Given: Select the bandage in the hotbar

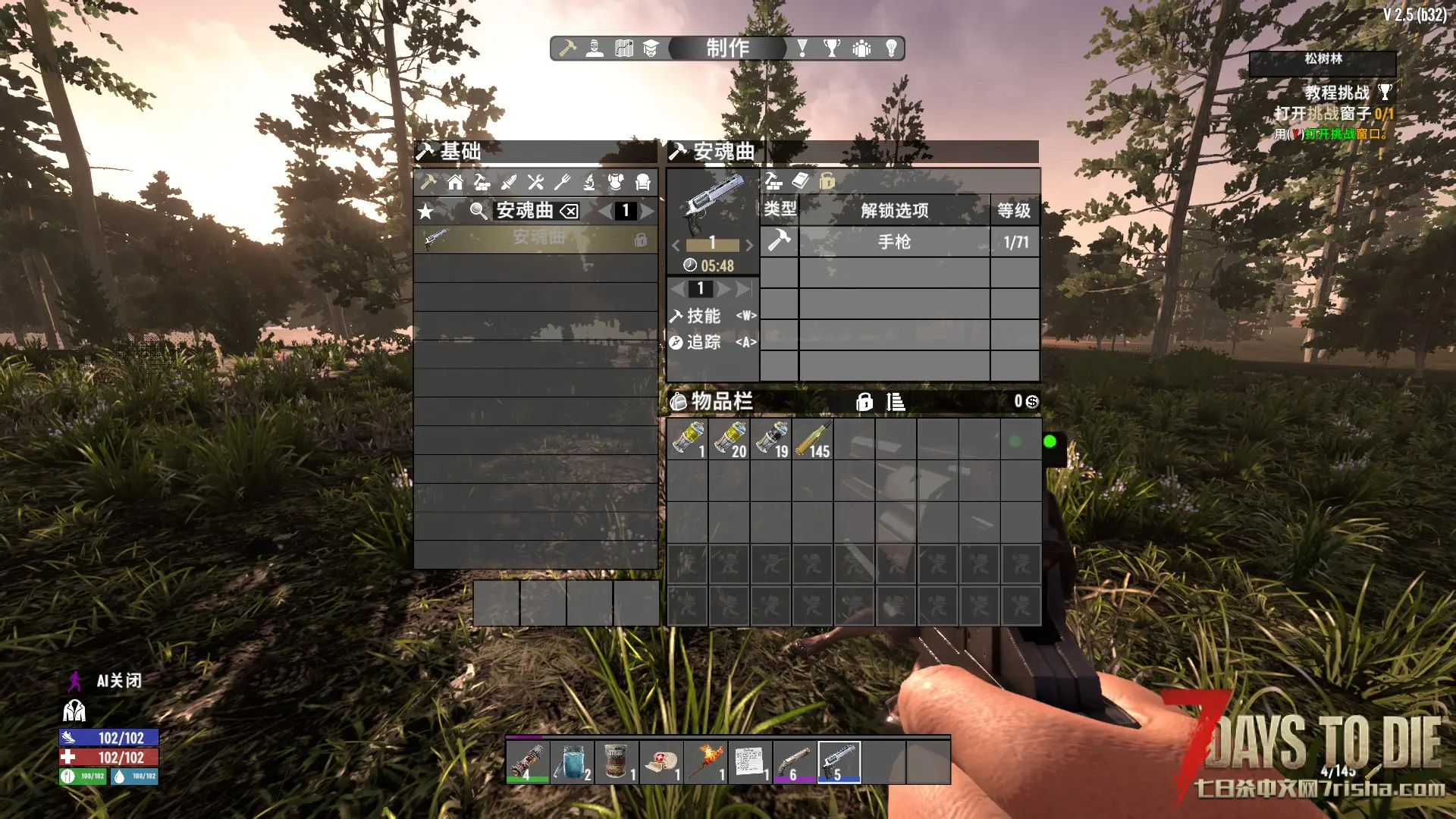Looking at the screenshot, I should coord(661,761).
